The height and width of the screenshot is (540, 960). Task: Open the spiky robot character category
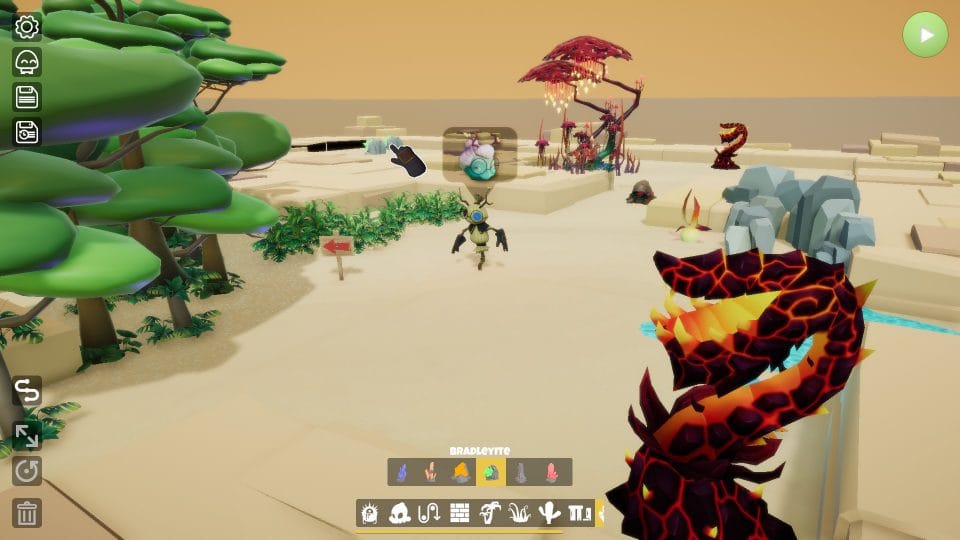pos(370,513)
